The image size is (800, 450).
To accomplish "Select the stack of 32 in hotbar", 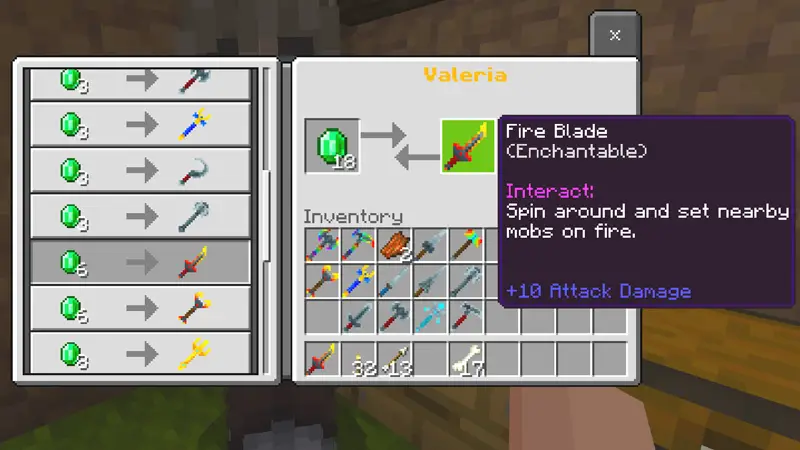I will (358, 359).
